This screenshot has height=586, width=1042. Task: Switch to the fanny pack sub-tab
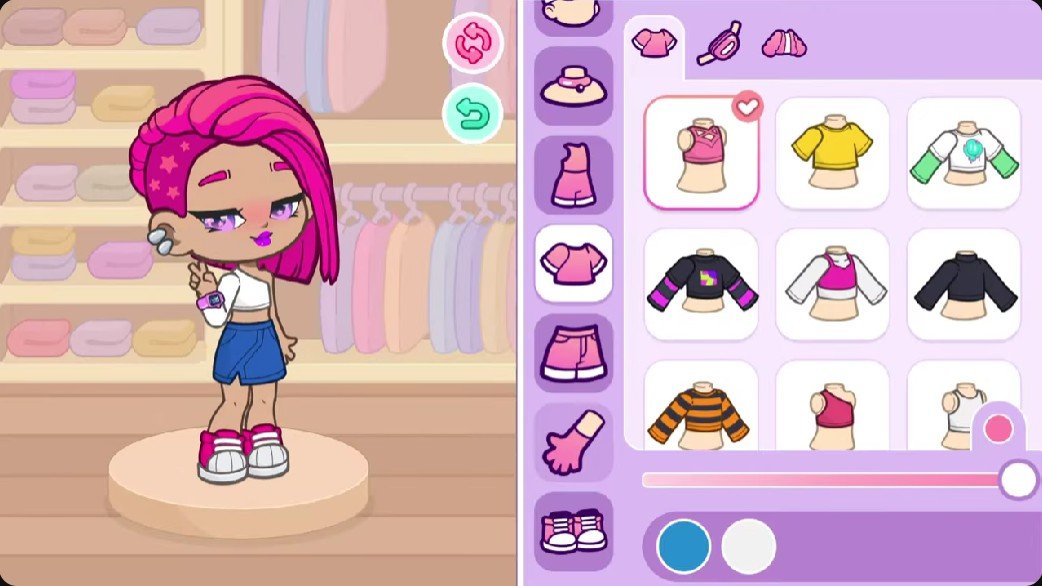click(719, 44)
